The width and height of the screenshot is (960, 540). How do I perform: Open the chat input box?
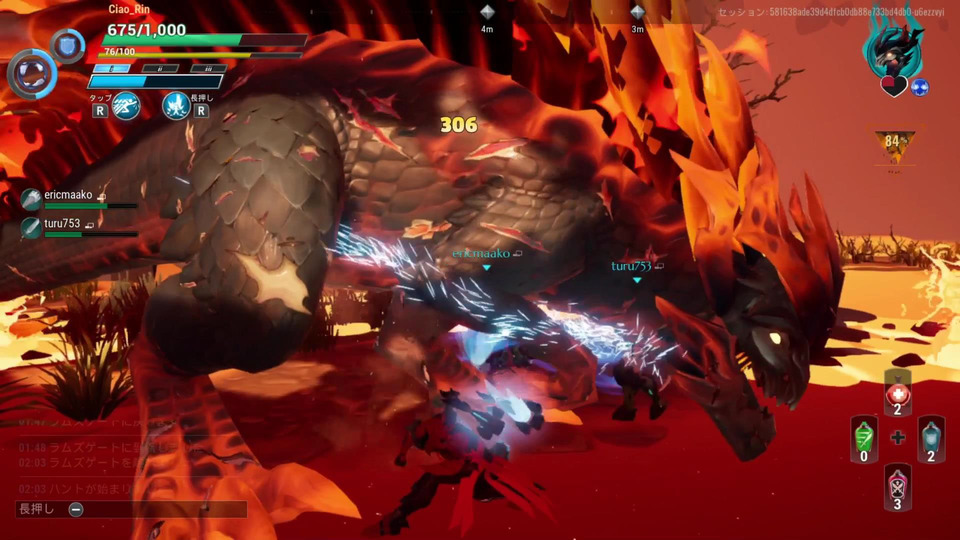pos(131,509)
